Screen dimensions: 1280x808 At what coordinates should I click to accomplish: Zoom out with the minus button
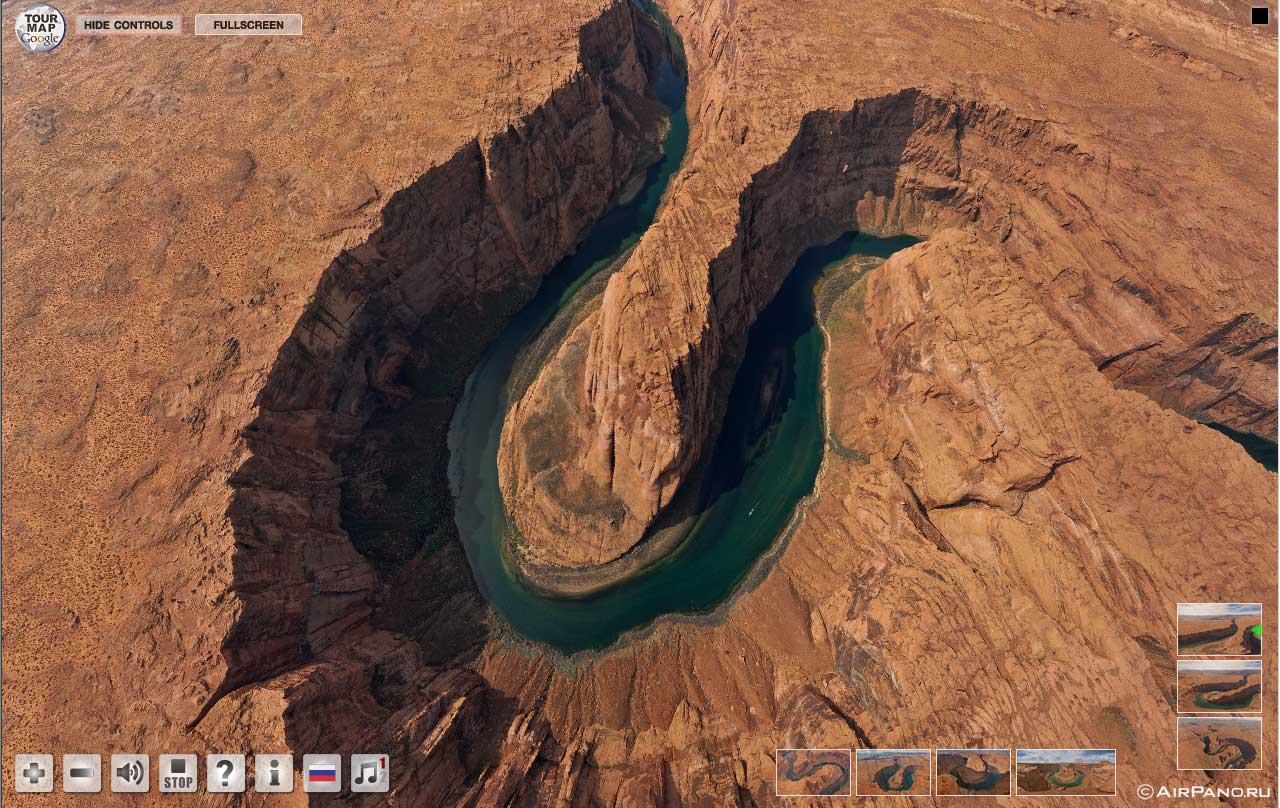(82, 773)
